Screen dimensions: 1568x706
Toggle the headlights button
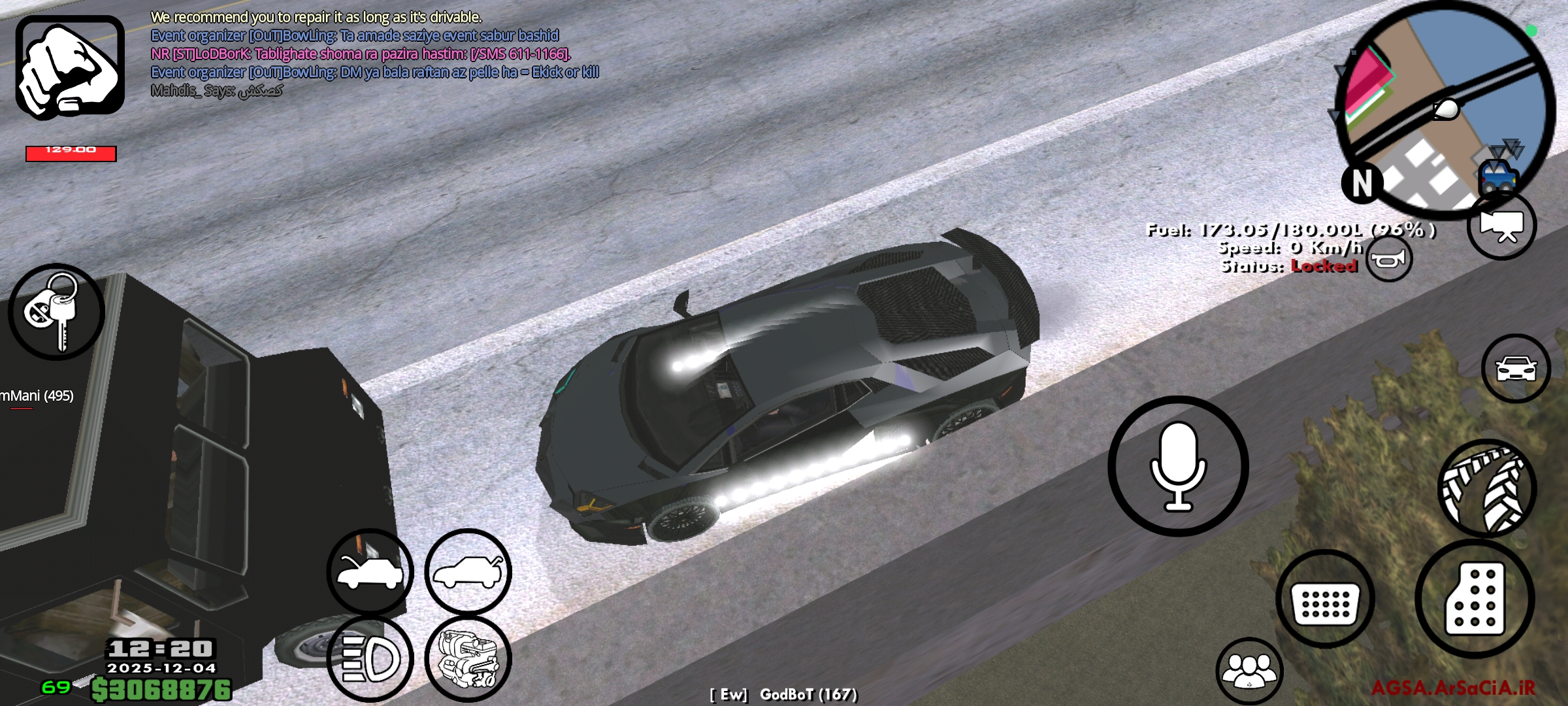[370, 658]
